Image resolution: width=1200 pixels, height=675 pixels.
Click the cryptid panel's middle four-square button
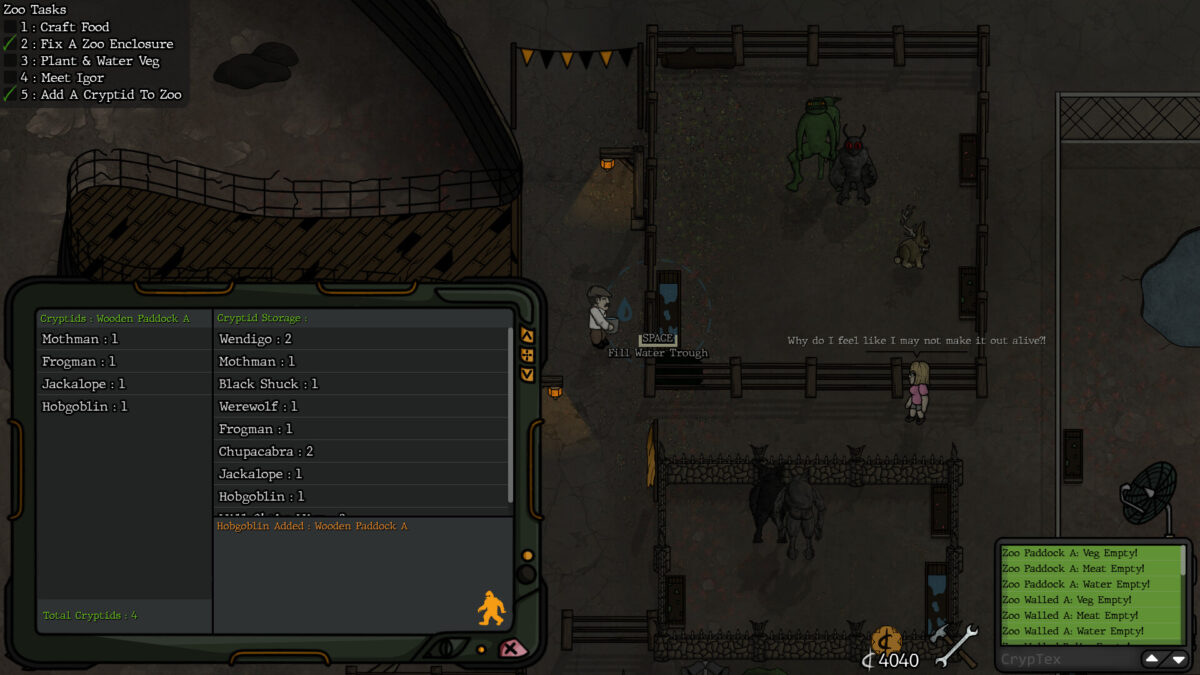[x=528, y=355]
